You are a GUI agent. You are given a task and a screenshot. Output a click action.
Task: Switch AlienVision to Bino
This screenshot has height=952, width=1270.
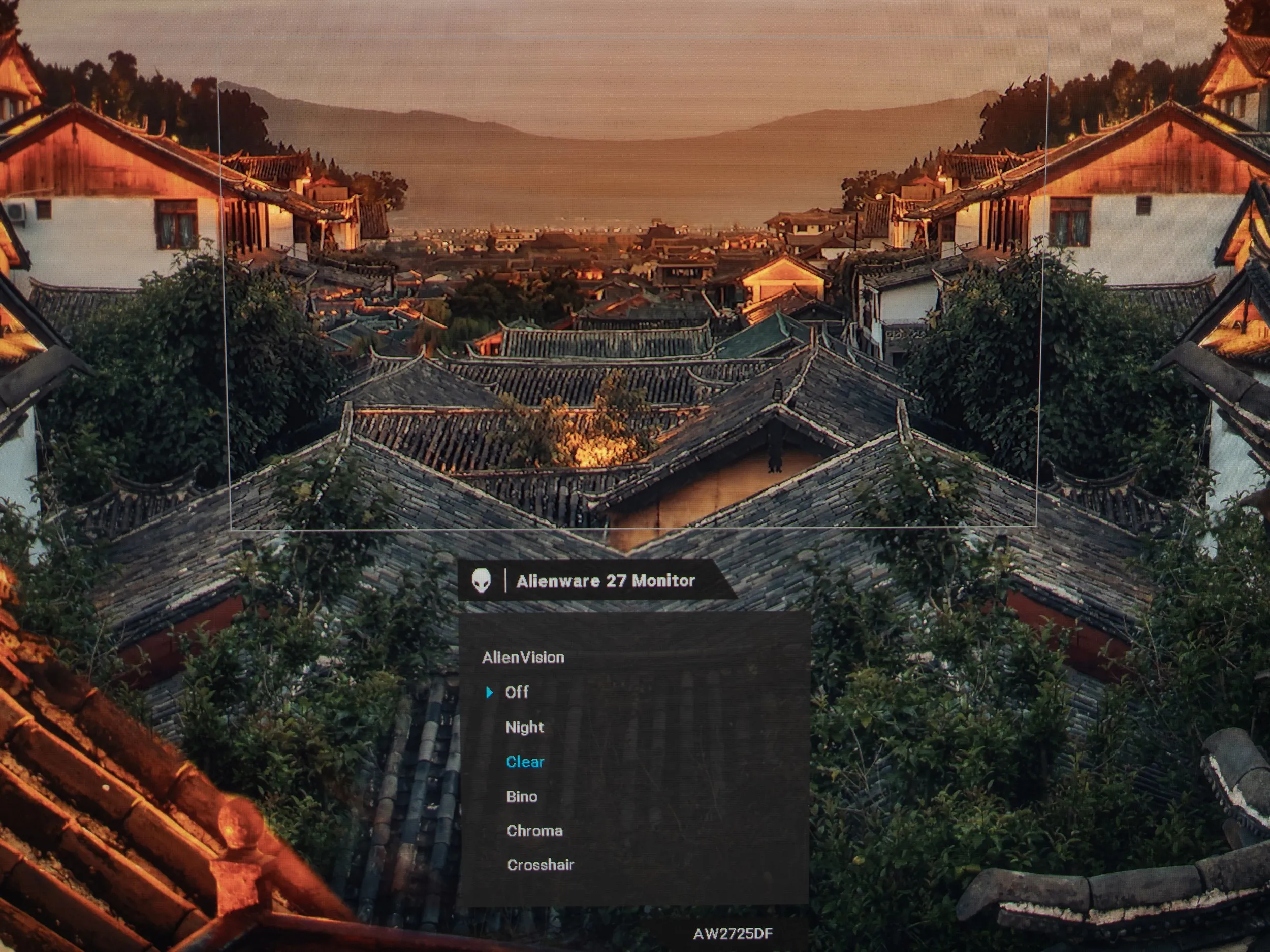[521, 796]
